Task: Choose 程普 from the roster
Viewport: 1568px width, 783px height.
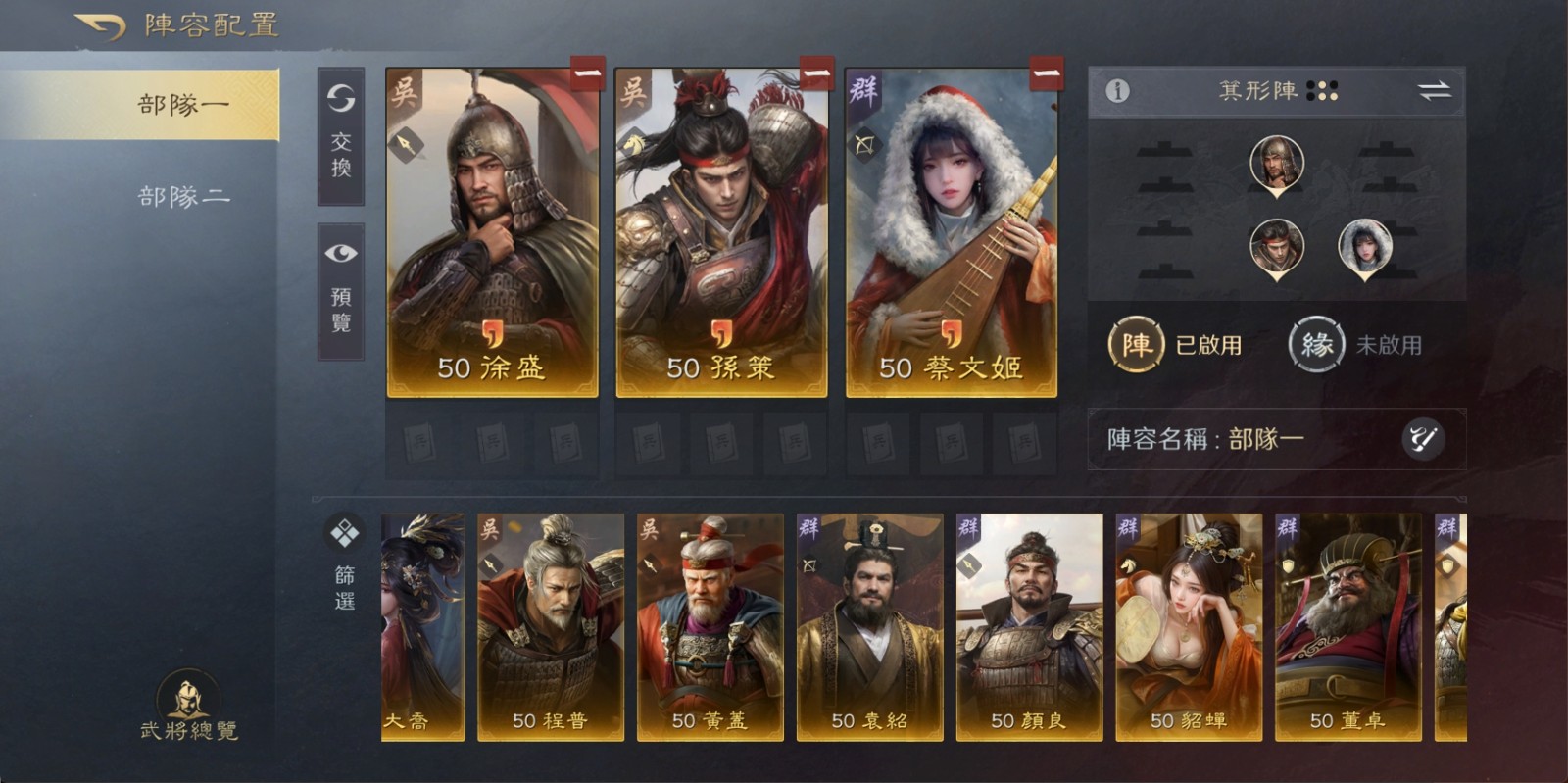Action: coord(551,626)
